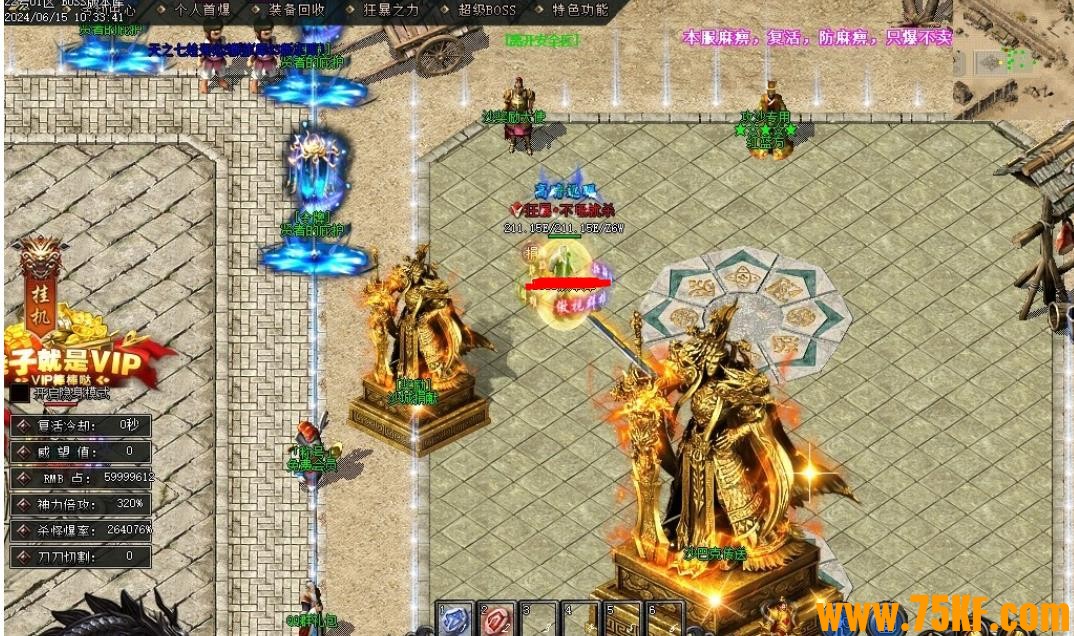Show the 特色功能 features menu
This screenshot has width=1074, height=636.
click(580, 10)
